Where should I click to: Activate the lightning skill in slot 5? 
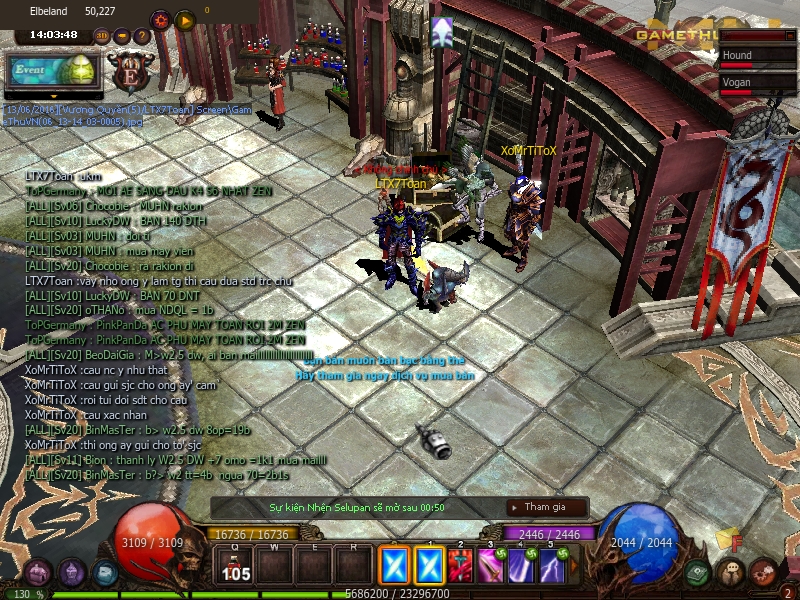click(x=551, y=567)
